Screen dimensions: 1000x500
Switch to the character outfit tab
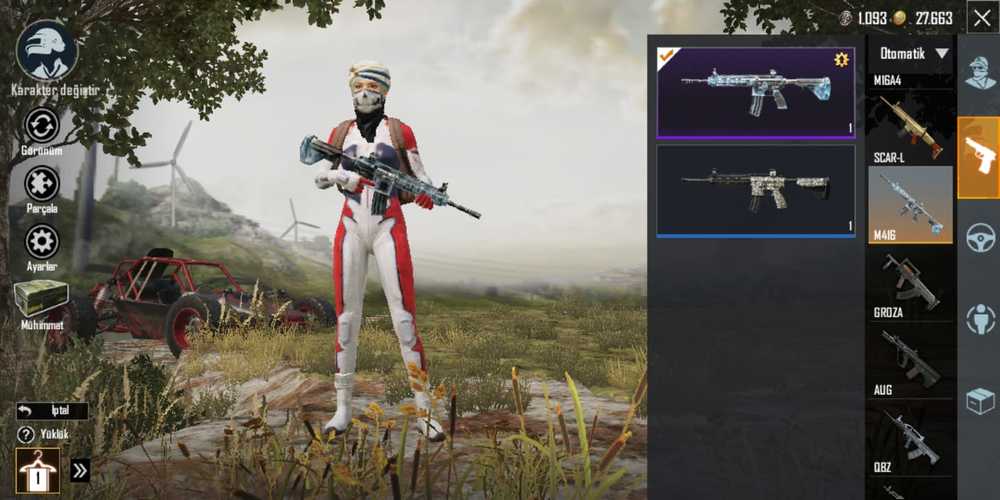[x=980, y=73]
